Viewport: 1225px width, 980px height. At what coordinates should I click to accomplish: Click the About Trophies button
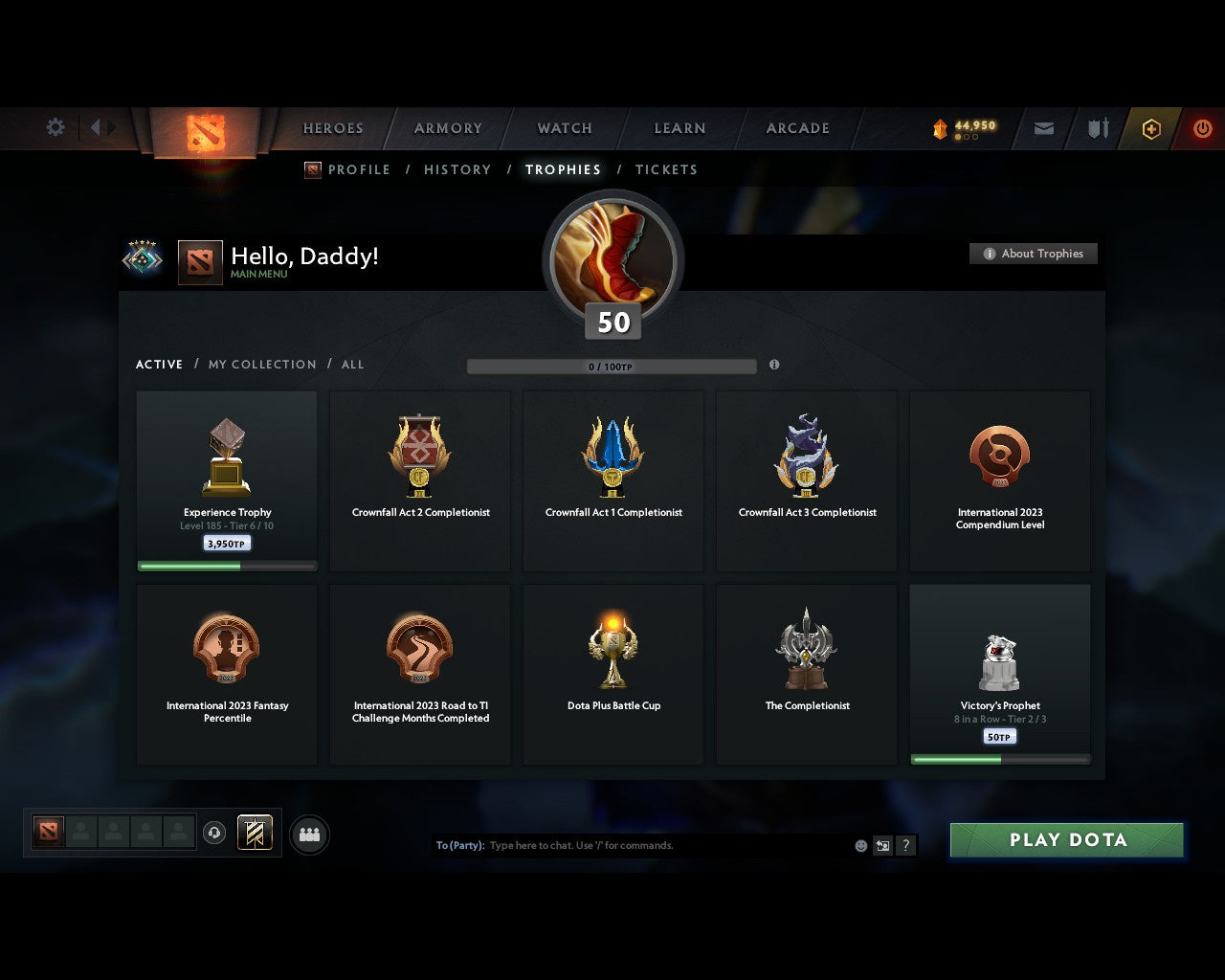[1034, 254]
